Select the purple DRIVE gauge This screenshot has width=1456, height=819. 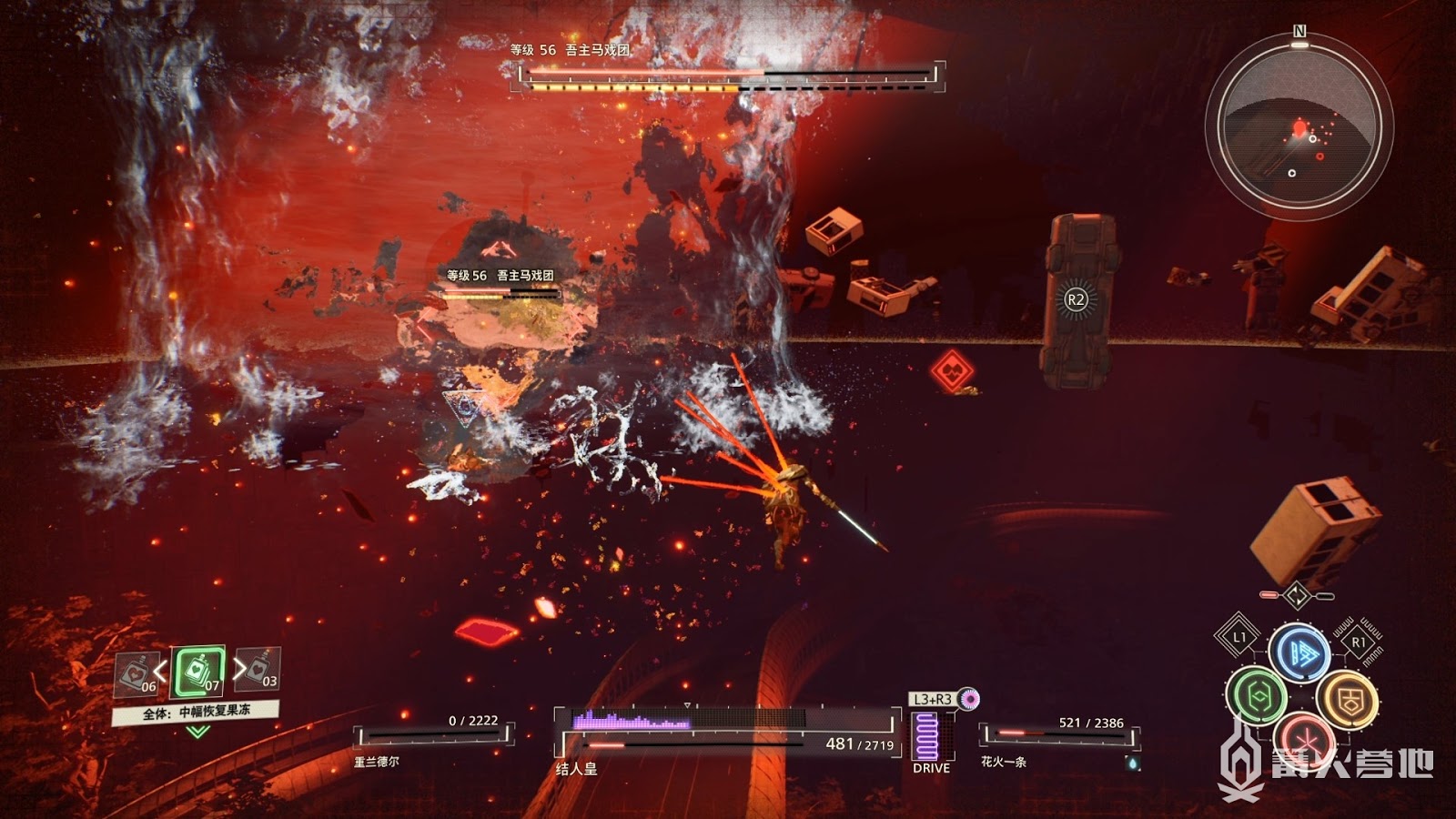[926, 735]
